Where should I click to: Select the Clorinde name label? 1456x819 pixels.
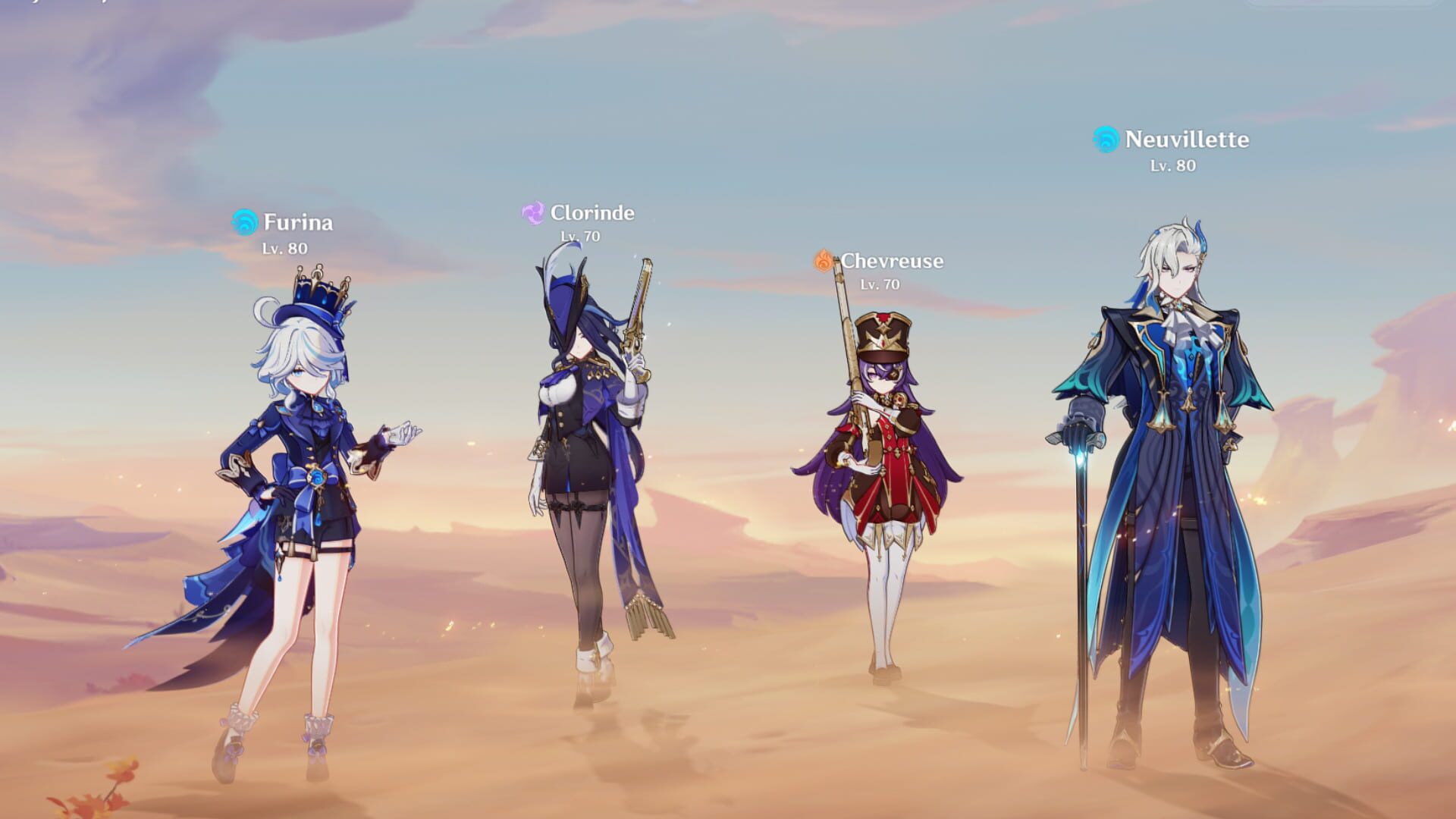tap(593, 214)
